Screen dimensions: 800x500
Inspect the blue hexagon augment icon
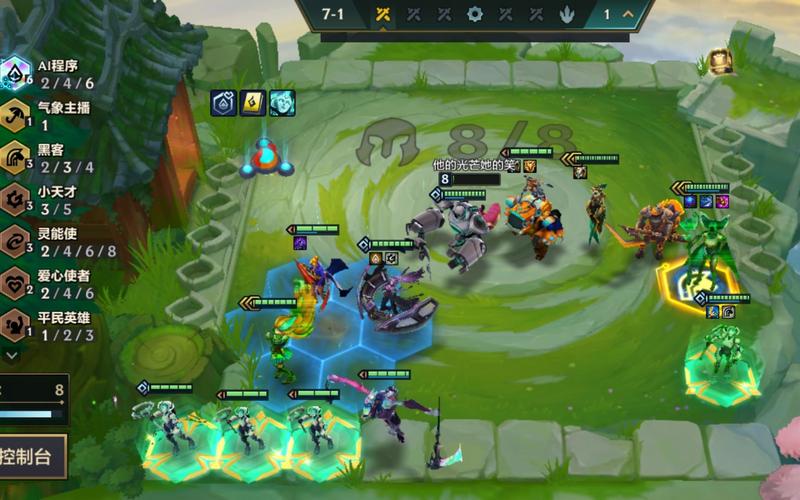coord(224,102)
